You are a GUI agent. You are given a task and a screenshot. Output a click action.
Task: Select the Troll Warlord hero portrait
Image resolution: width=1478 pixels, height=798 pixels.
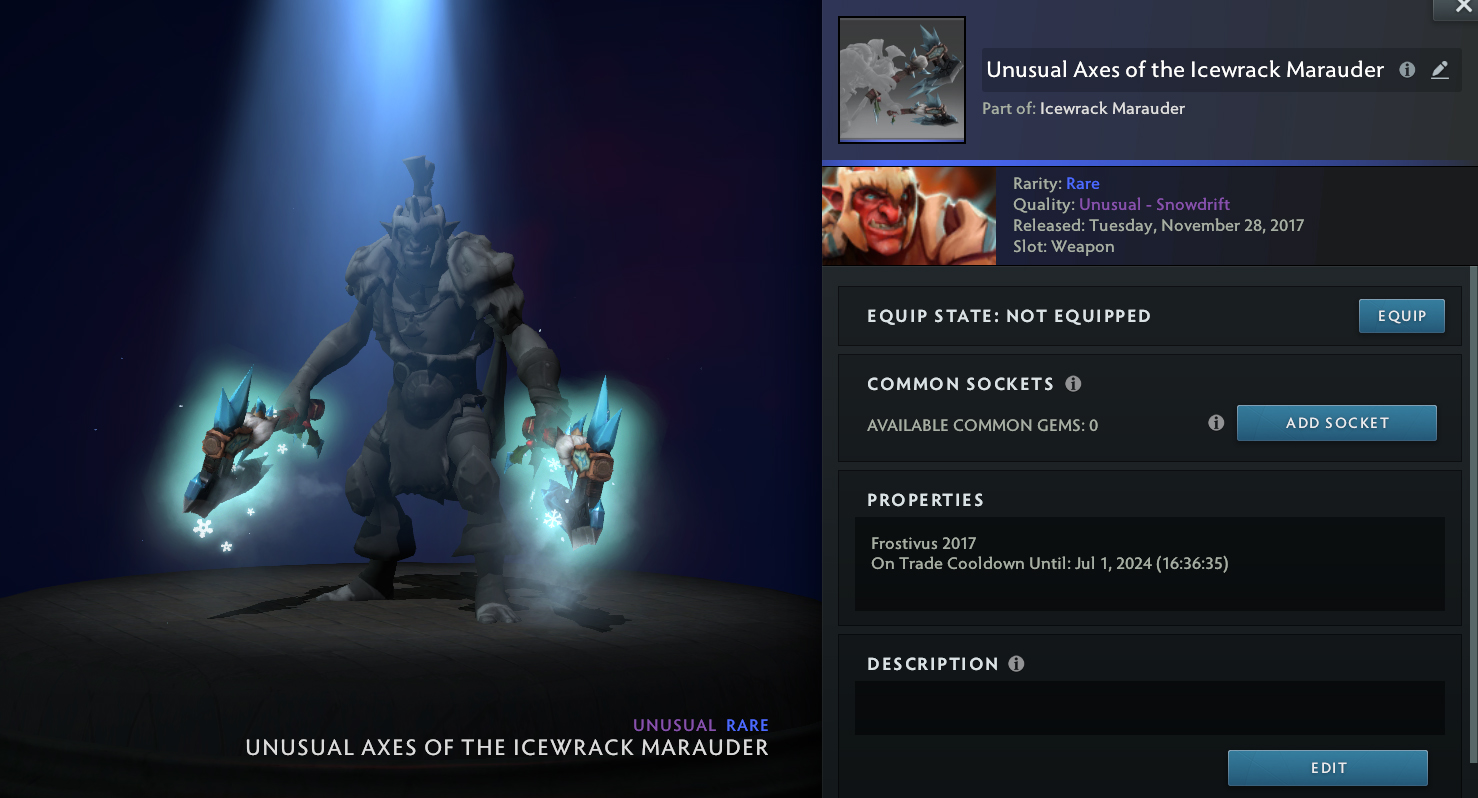908,216
